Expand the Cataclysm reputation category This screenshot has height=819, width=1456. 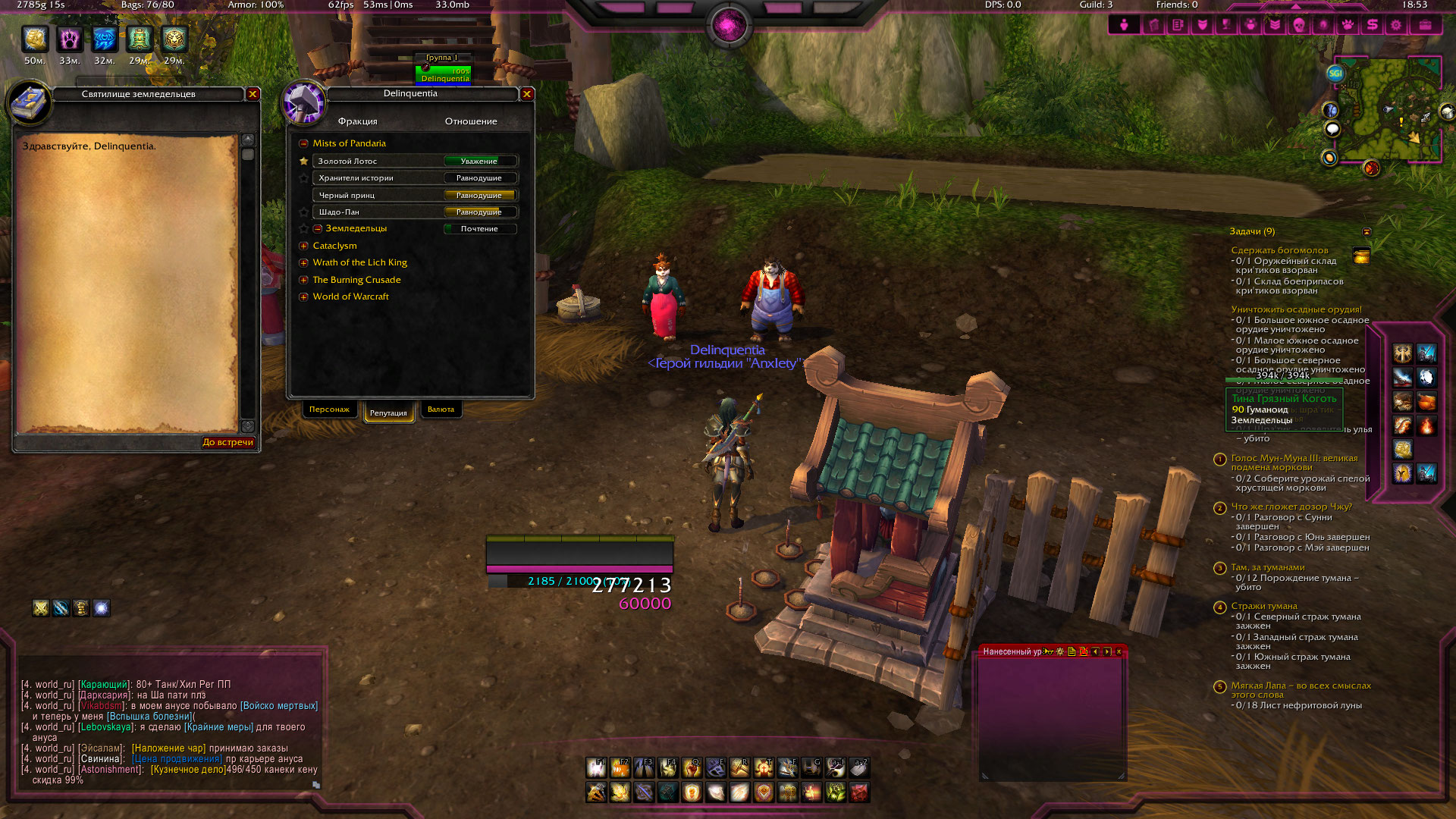(303, 246)
